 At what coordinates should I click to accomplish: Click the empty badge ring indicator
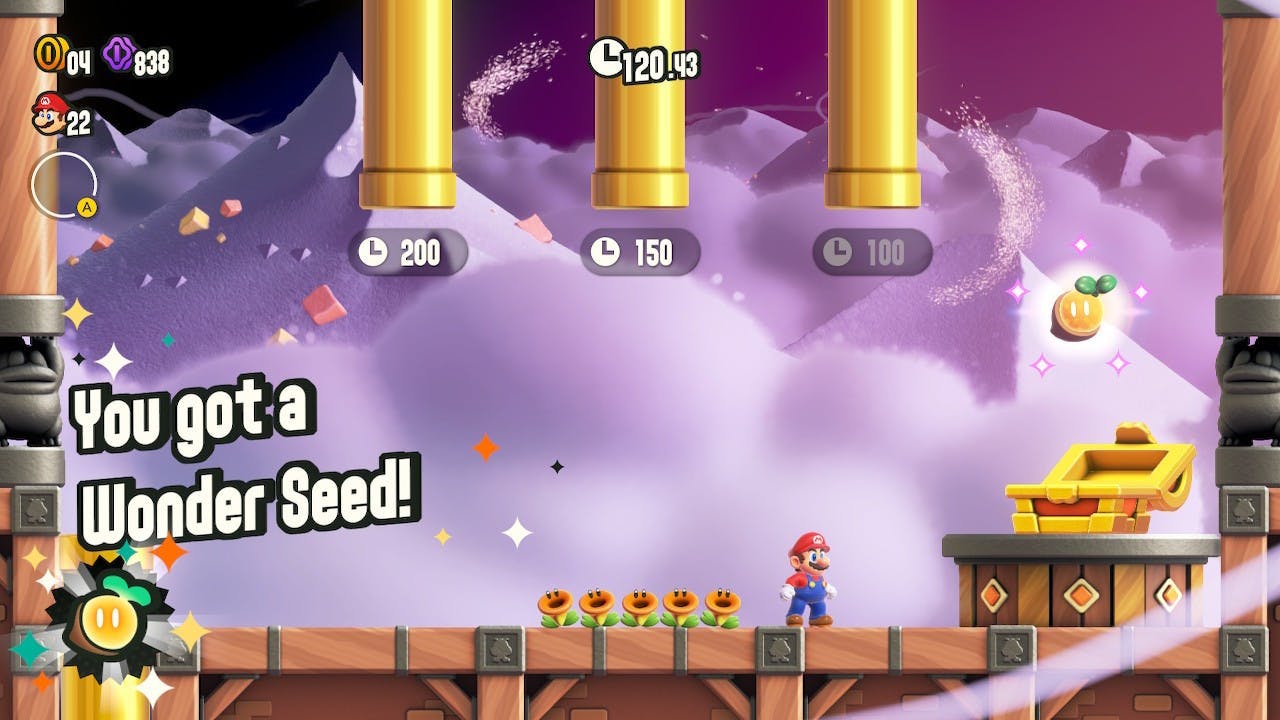63,185
